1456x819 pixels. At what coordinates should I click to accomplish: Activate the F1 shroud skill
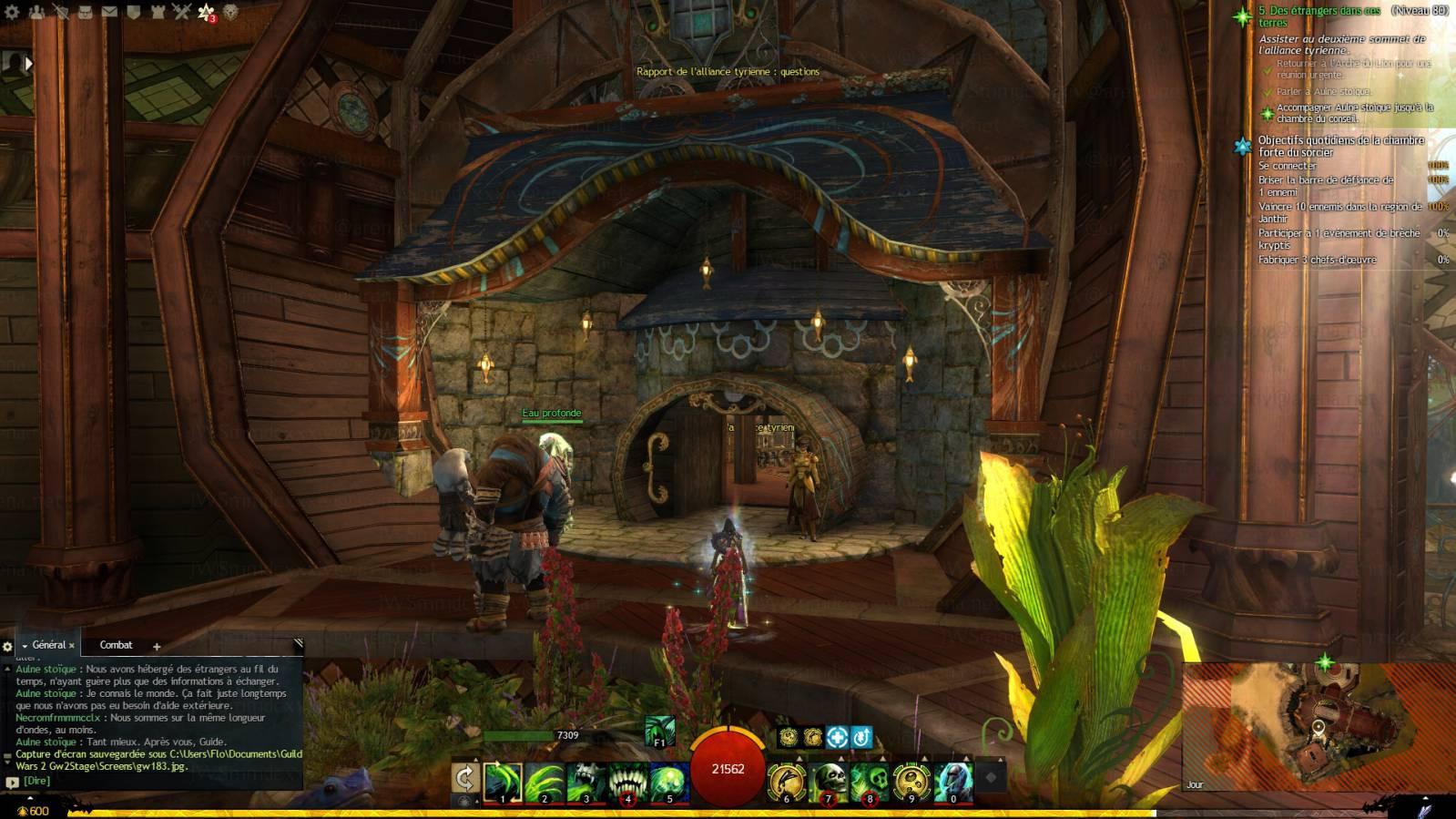coord(659,730)
